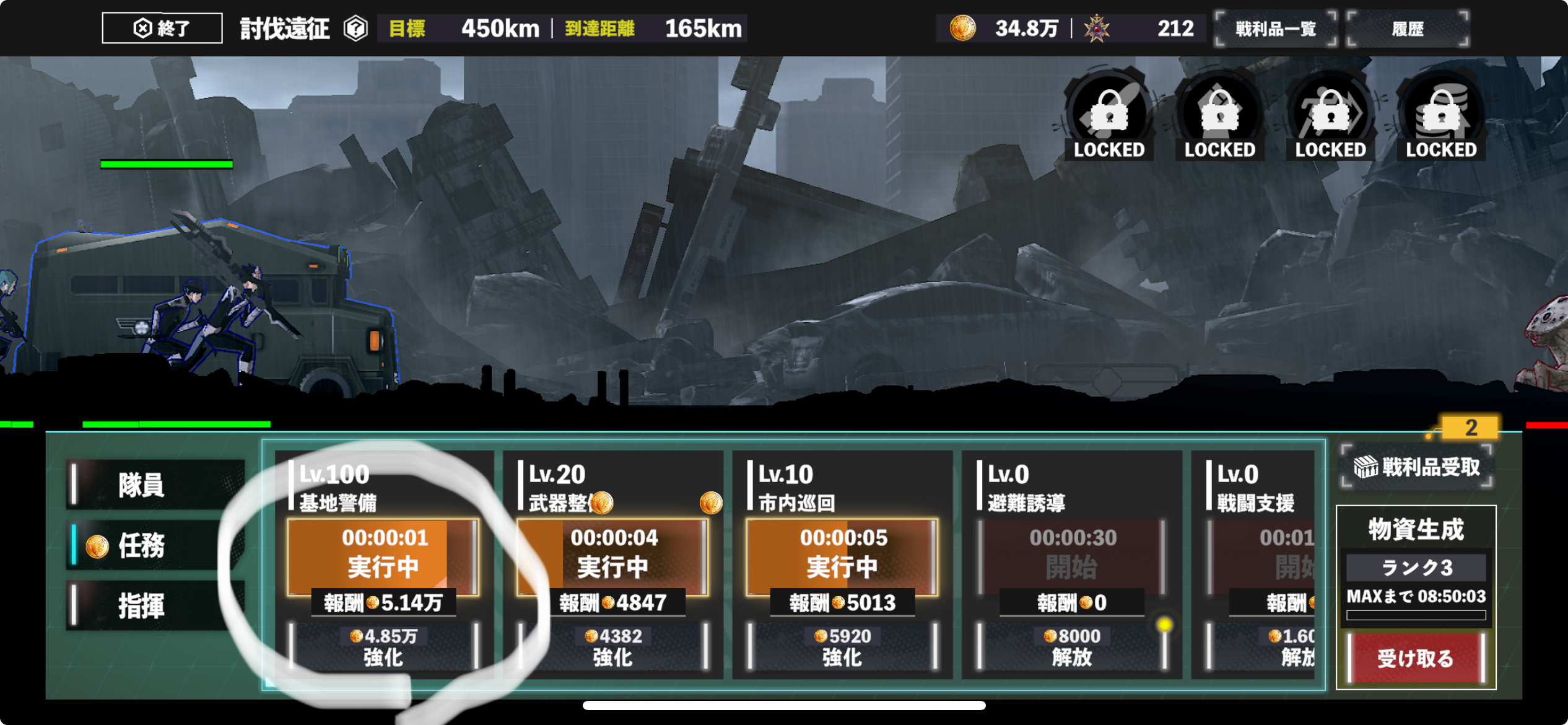
Task: Upgrade 市内巡回 with the 5920 強化 button
Action: pos(842,646)
